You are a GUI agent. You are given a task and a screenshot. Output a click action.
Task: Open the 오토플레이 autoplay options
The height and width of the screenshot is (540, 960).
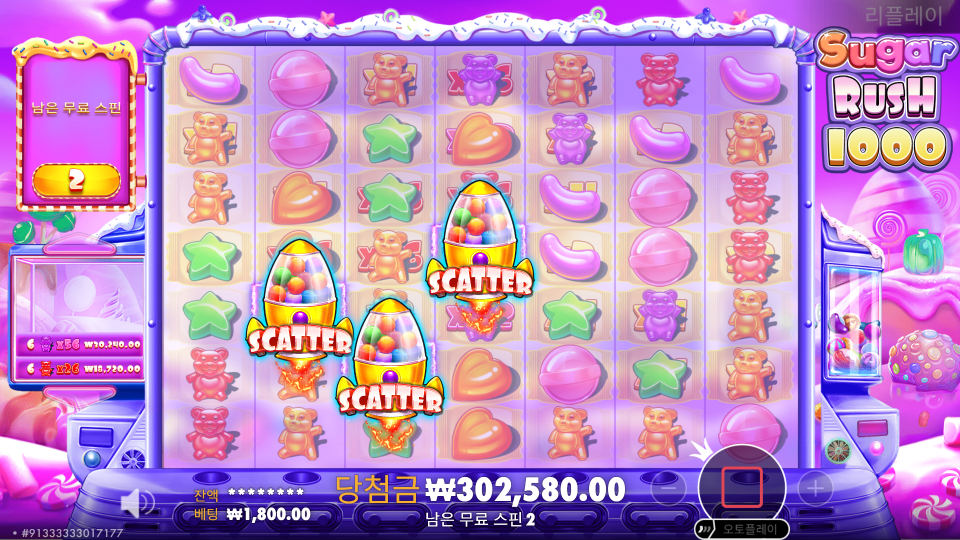pos(742,529)
